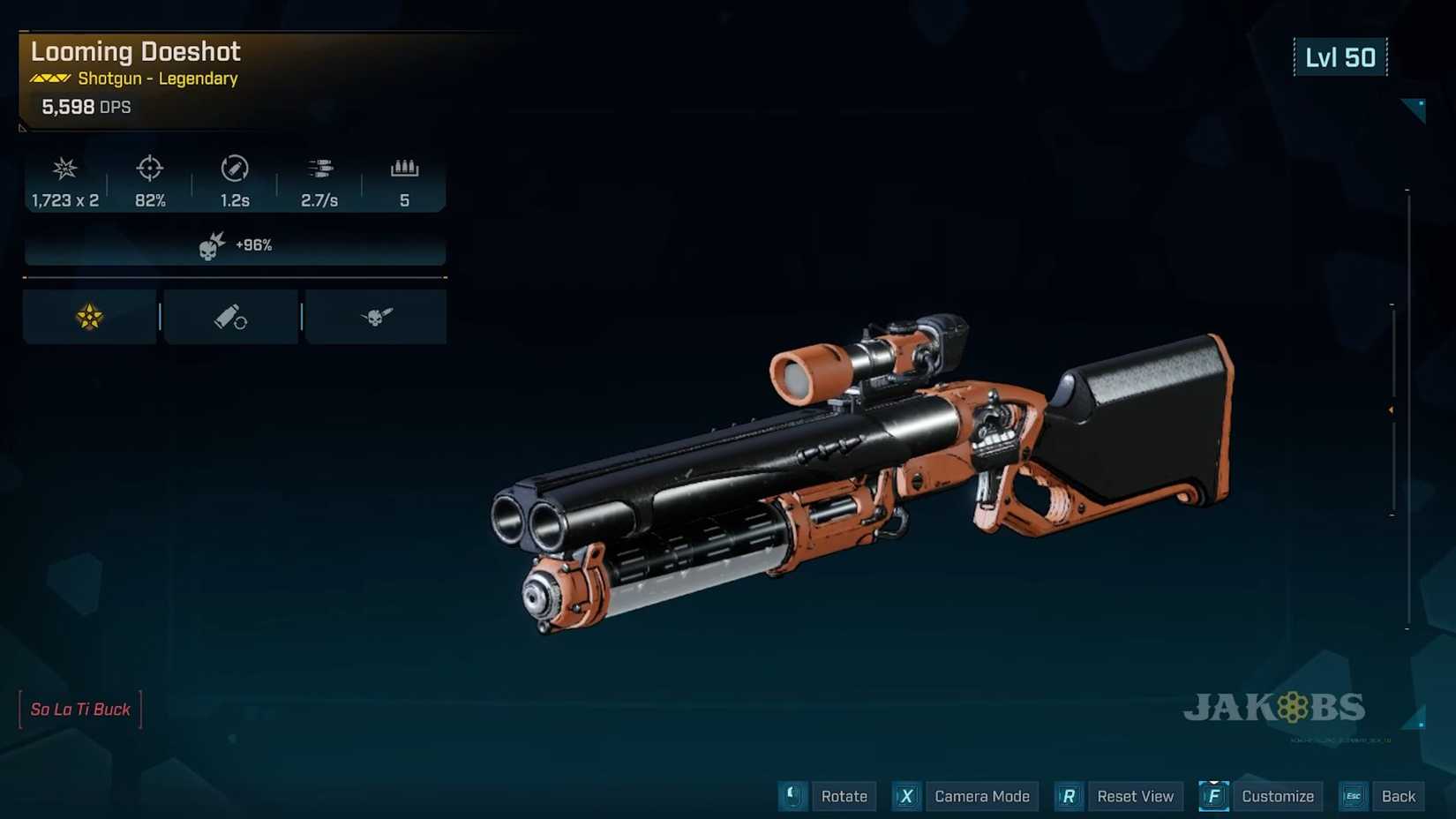The image size is (1456, 819).
Task: Click the yellow rarity diamonds indicator
Action: click(49, 79)
